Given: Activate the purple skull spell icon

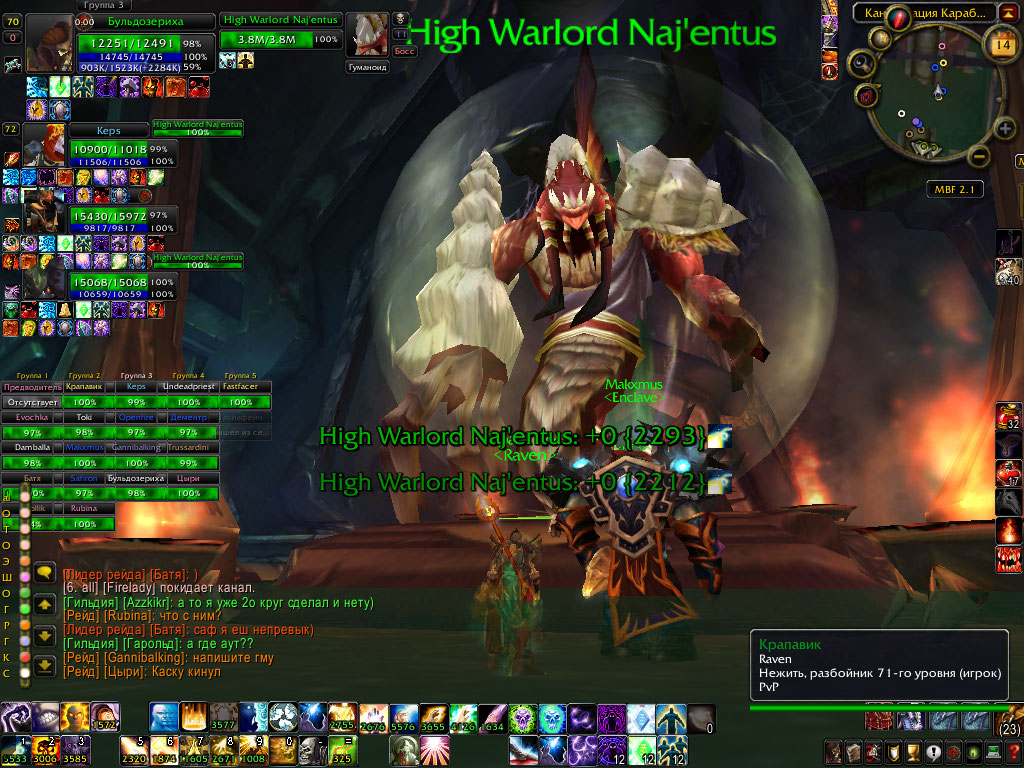Looking at the screenshot, I should tap(524, 718).
